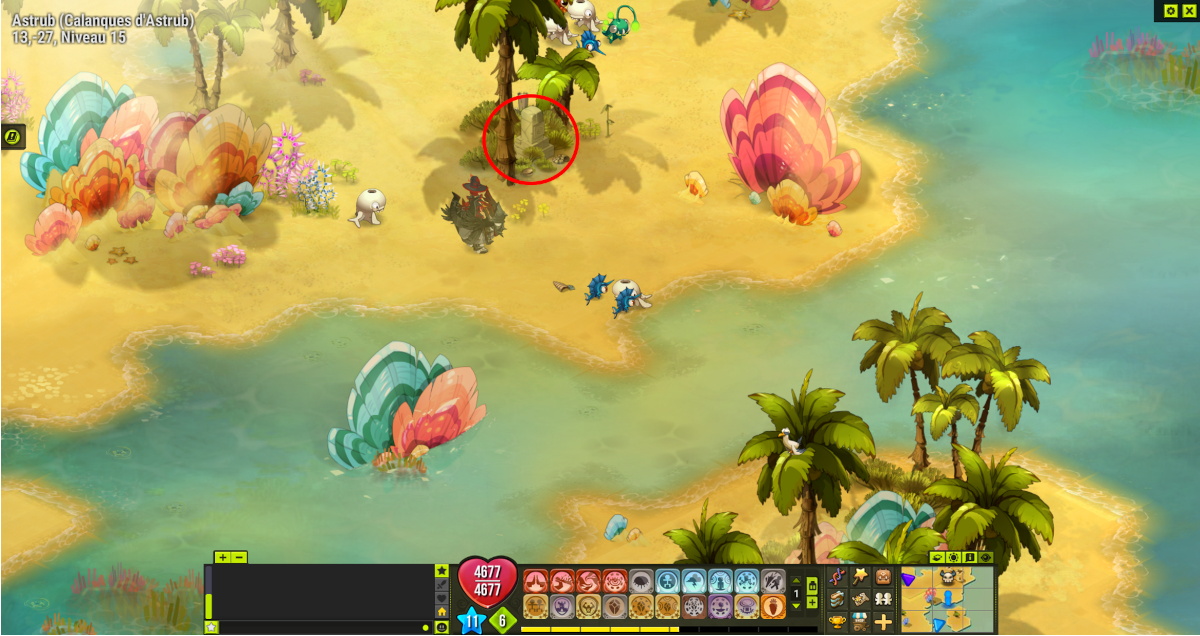Open the inventory backpack icon

pos(884,575)
